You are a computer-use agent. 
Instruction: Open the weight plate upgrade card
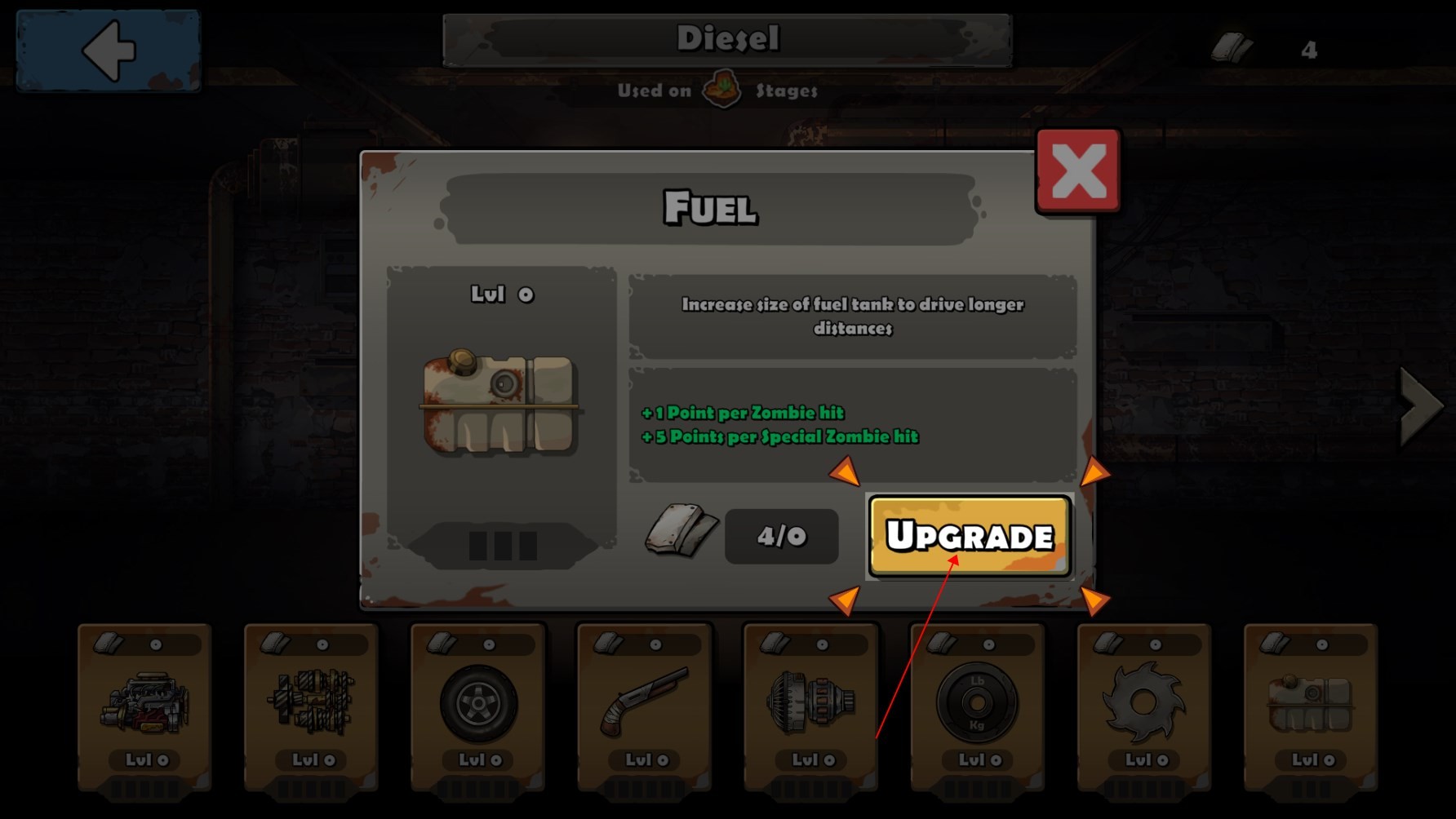coord(978,706)
